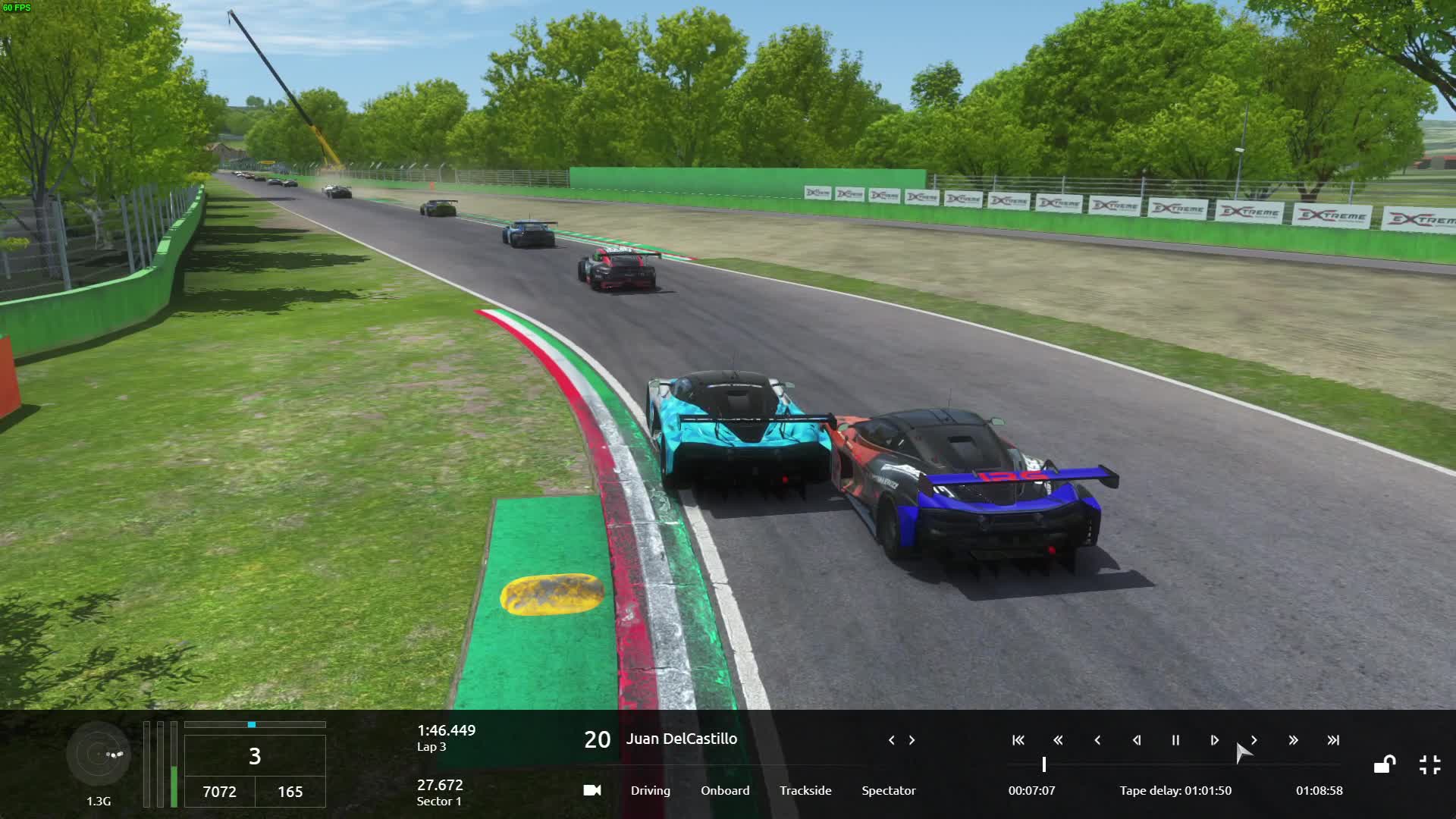The width and height of the screenshot is (1456, 819).
Task: Select the Onboard camera view
Action: [724, 790]
